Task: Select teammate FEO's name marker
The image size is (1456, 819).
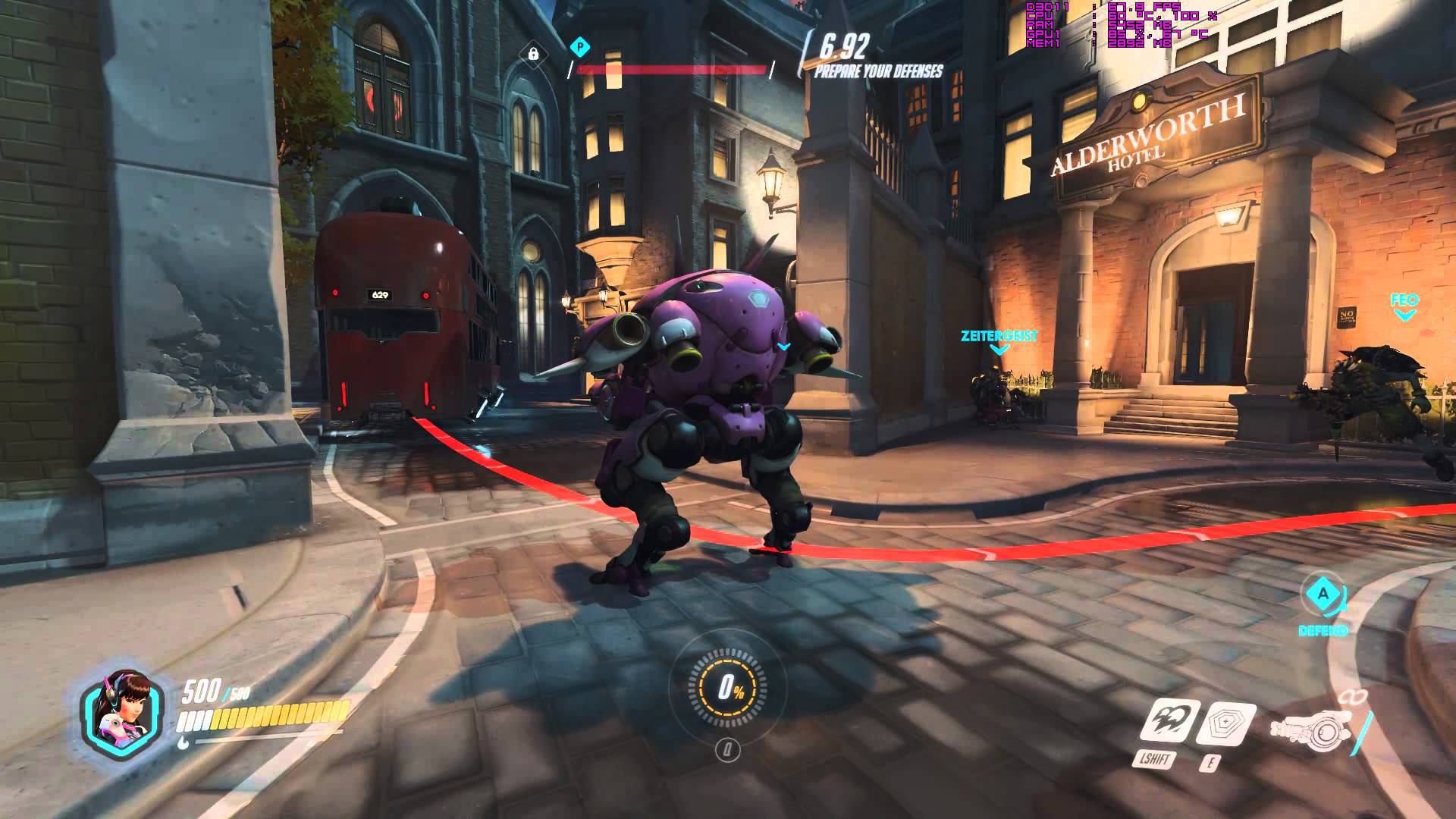Action: click(1404, 301)
